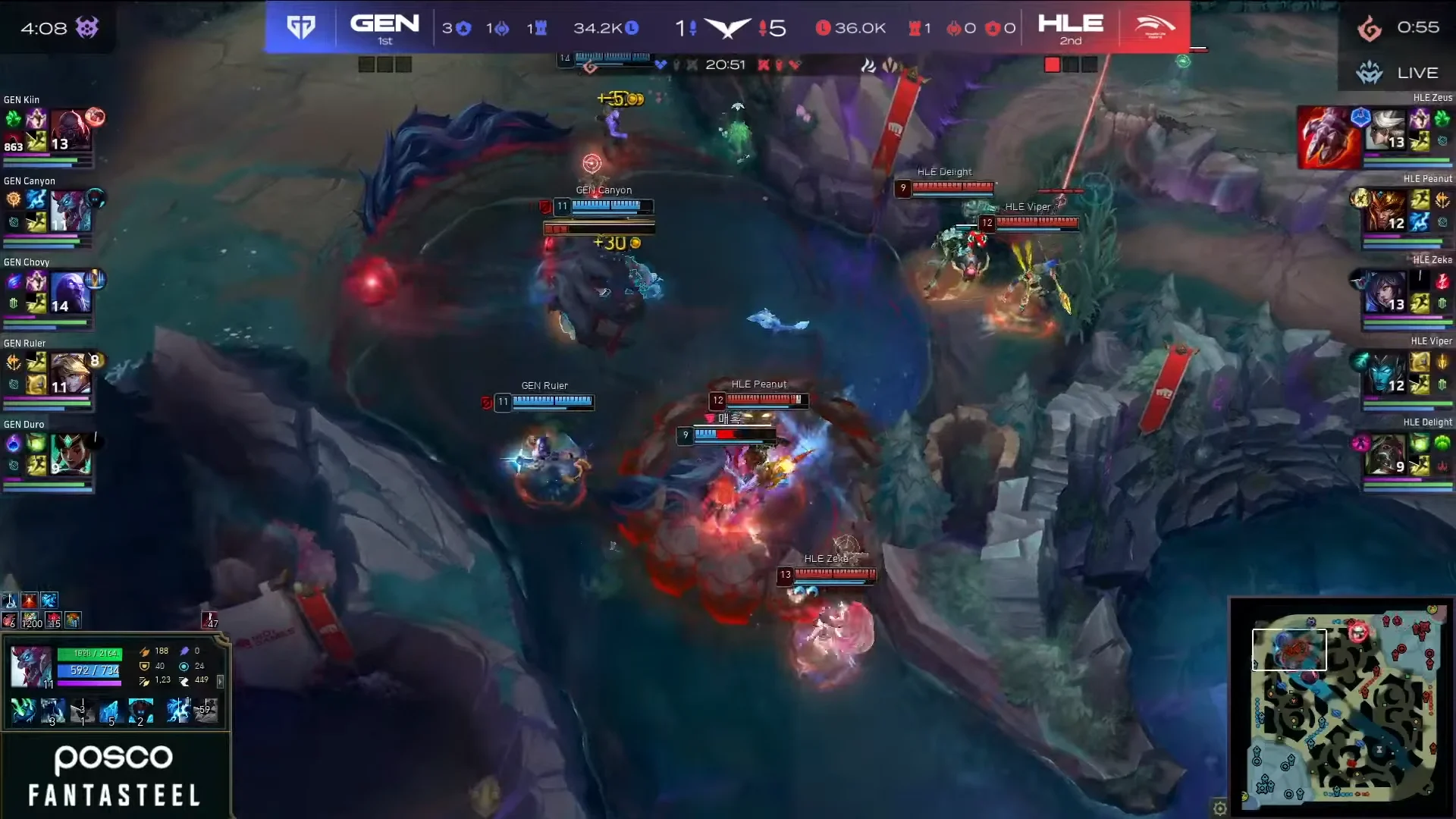Click the GEN team logo in scoreboard
Screen dimensions: 1456x819
pos(300,25)
